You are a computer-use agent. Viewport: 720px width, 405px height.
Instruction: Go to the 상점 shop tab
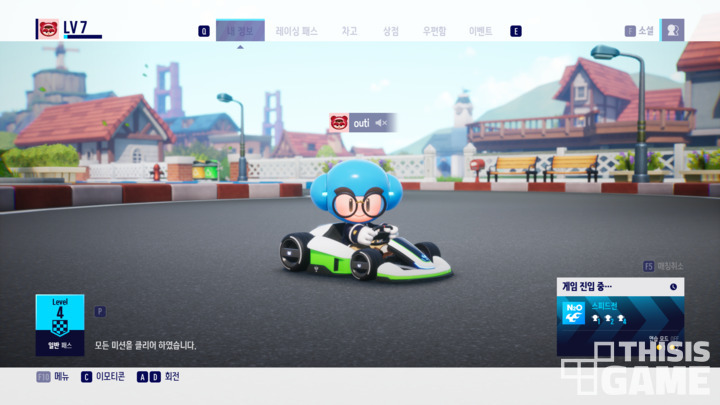point(390,31)
